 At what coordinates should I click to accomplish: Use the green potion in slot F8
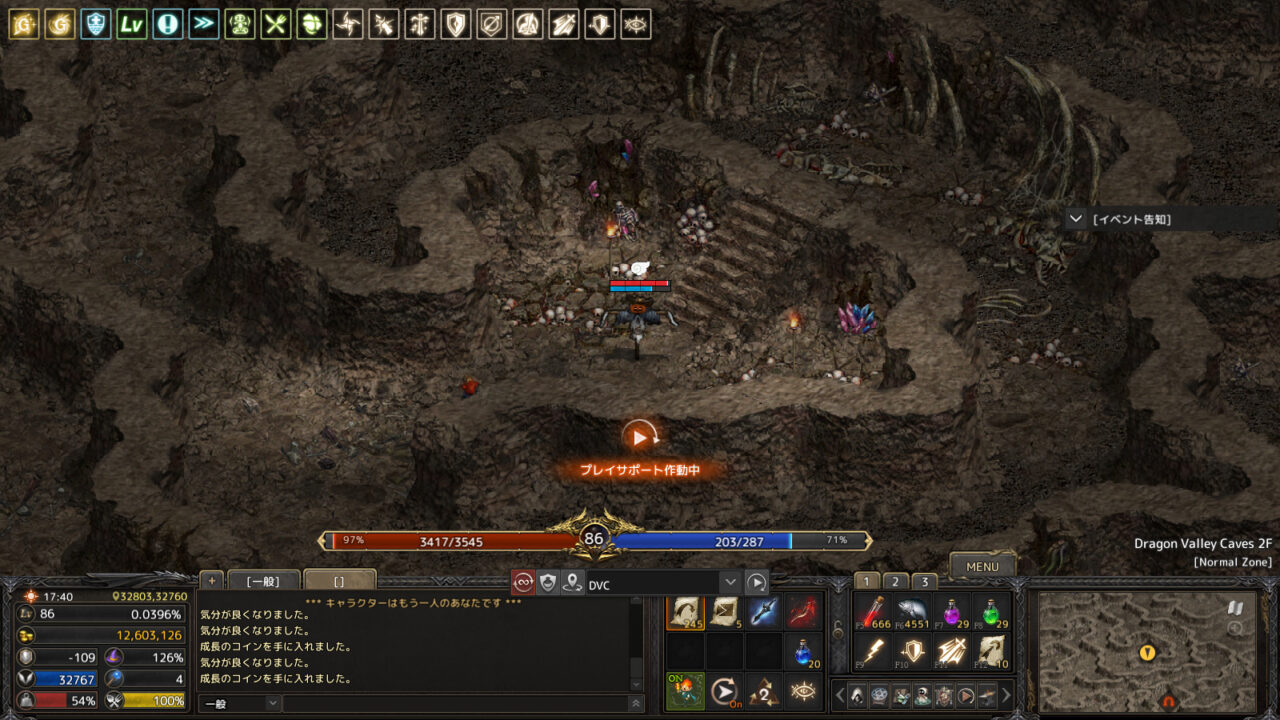coord(991,612)
